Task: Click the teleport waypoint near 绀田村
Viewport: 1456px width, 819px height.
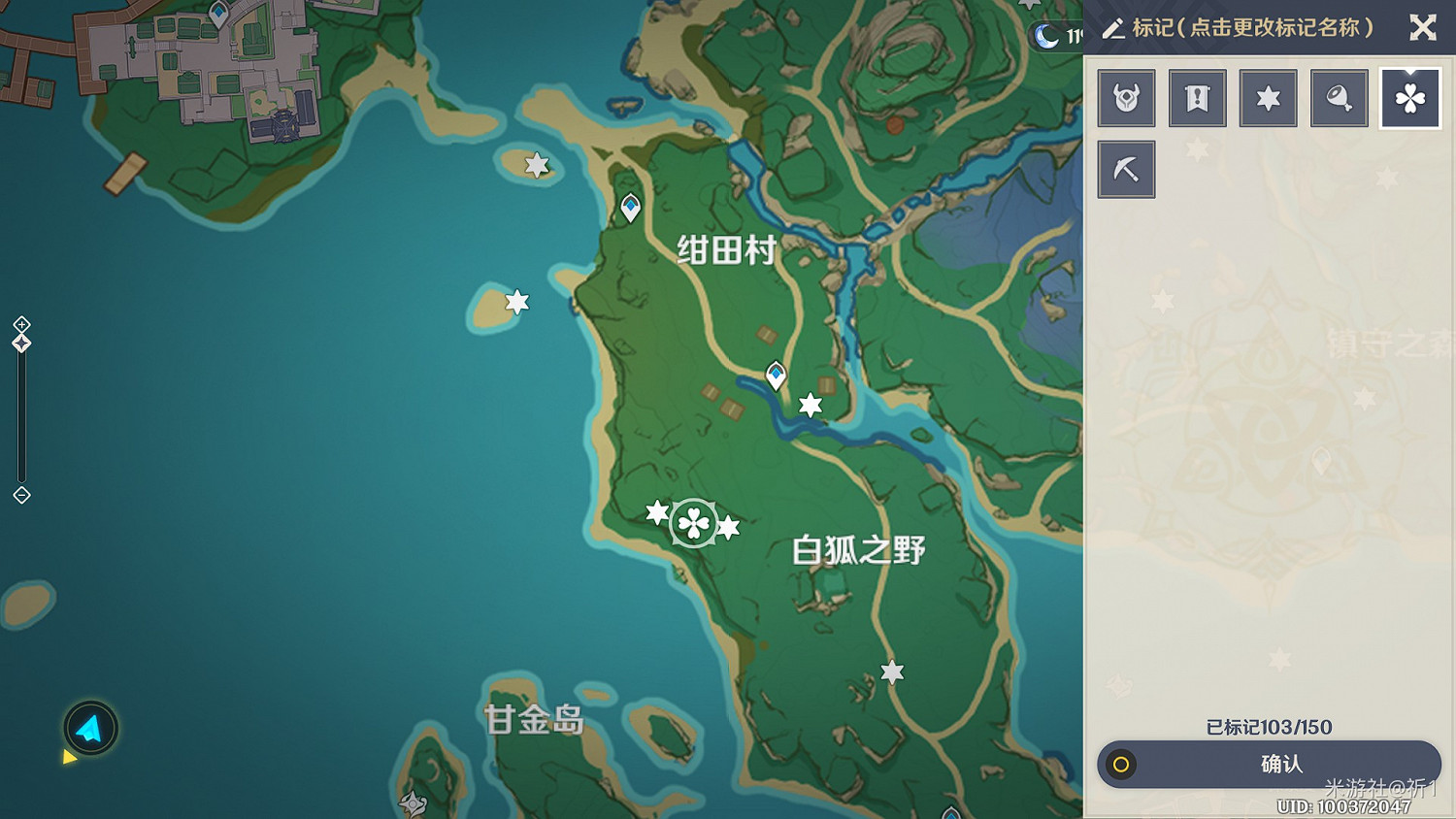Action: coord(629,206)
